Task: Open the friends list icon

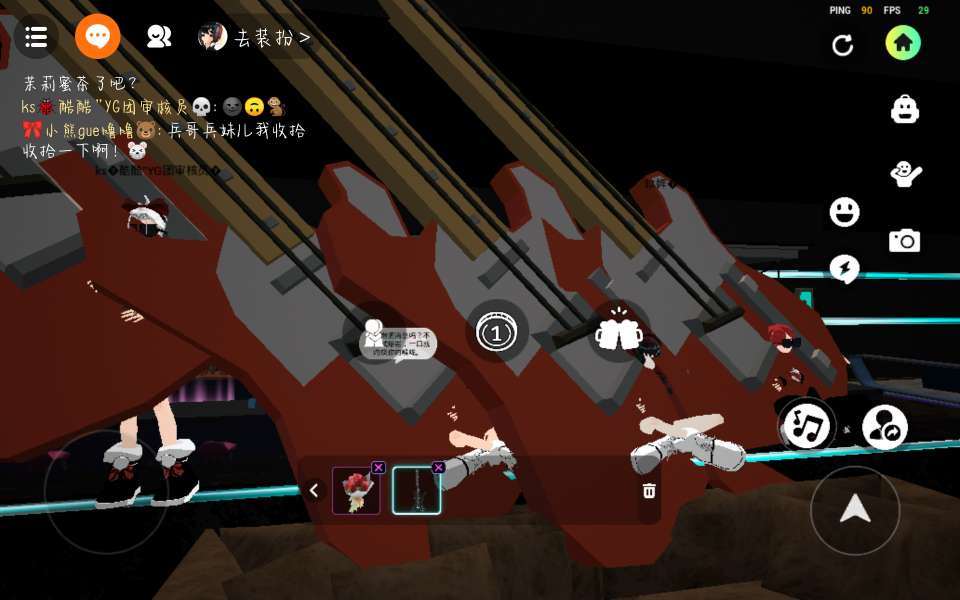Action: (159, 38)
